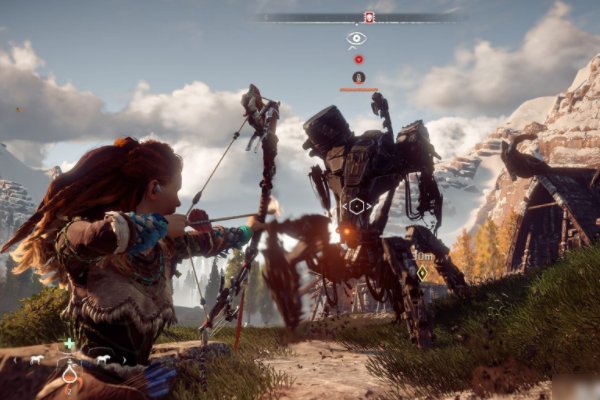This screenshot has width=600, height=400.
Task: Select the yellow diamond quest waypoint marker
Action: click(422, 272)
